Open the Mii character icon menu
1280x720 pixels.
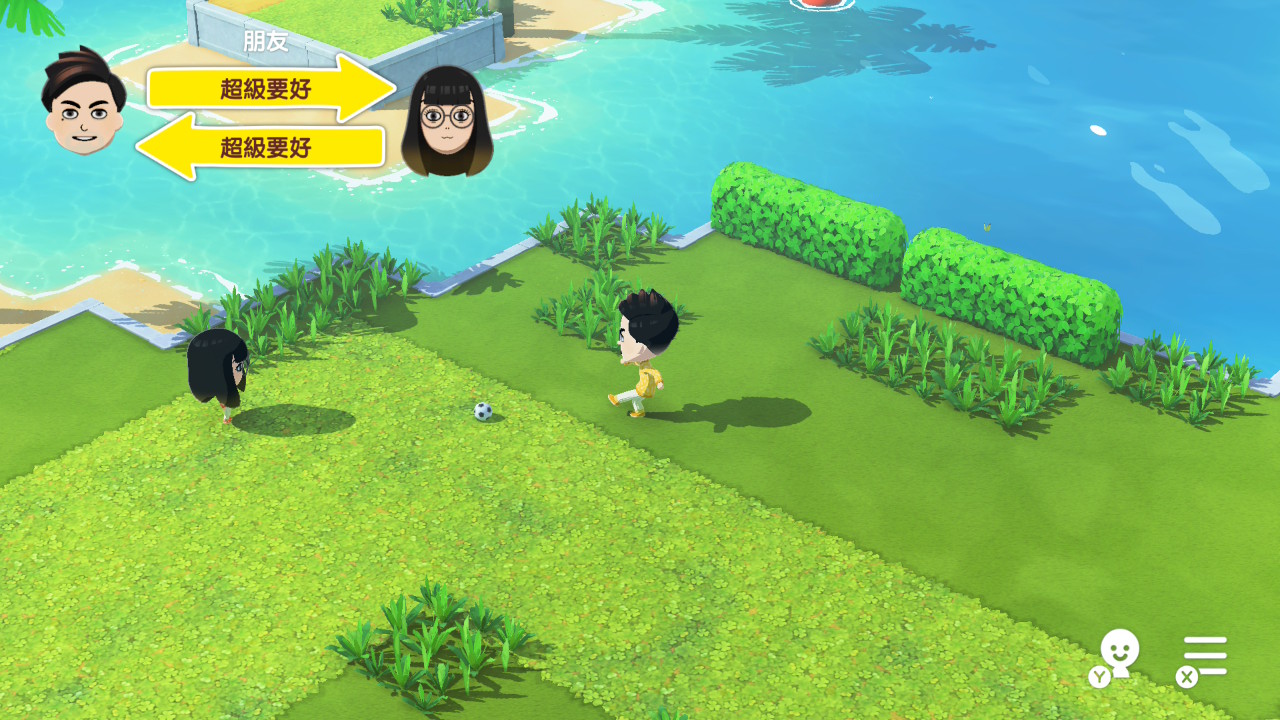[1119, 653]
